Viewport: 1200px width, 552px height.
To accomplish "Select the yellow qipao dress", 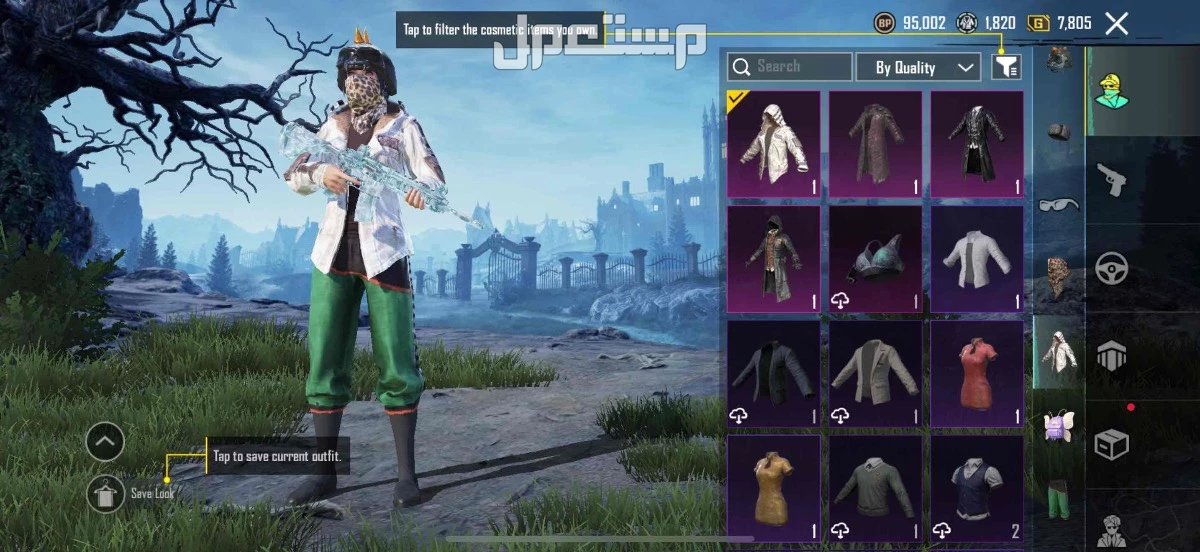I will 773,486.
